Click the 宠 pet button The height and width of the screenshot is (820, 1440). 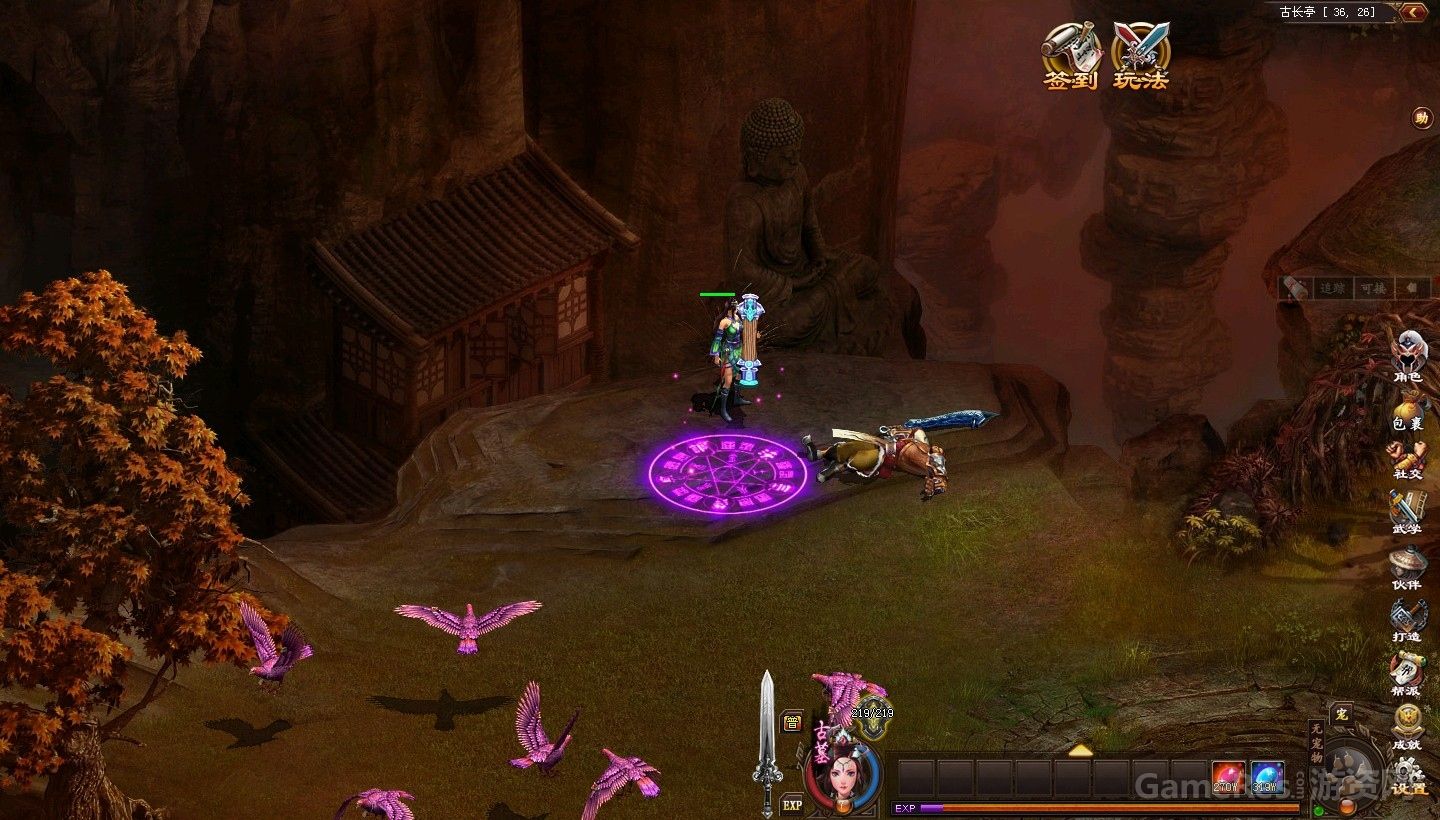coord(1342,714)
